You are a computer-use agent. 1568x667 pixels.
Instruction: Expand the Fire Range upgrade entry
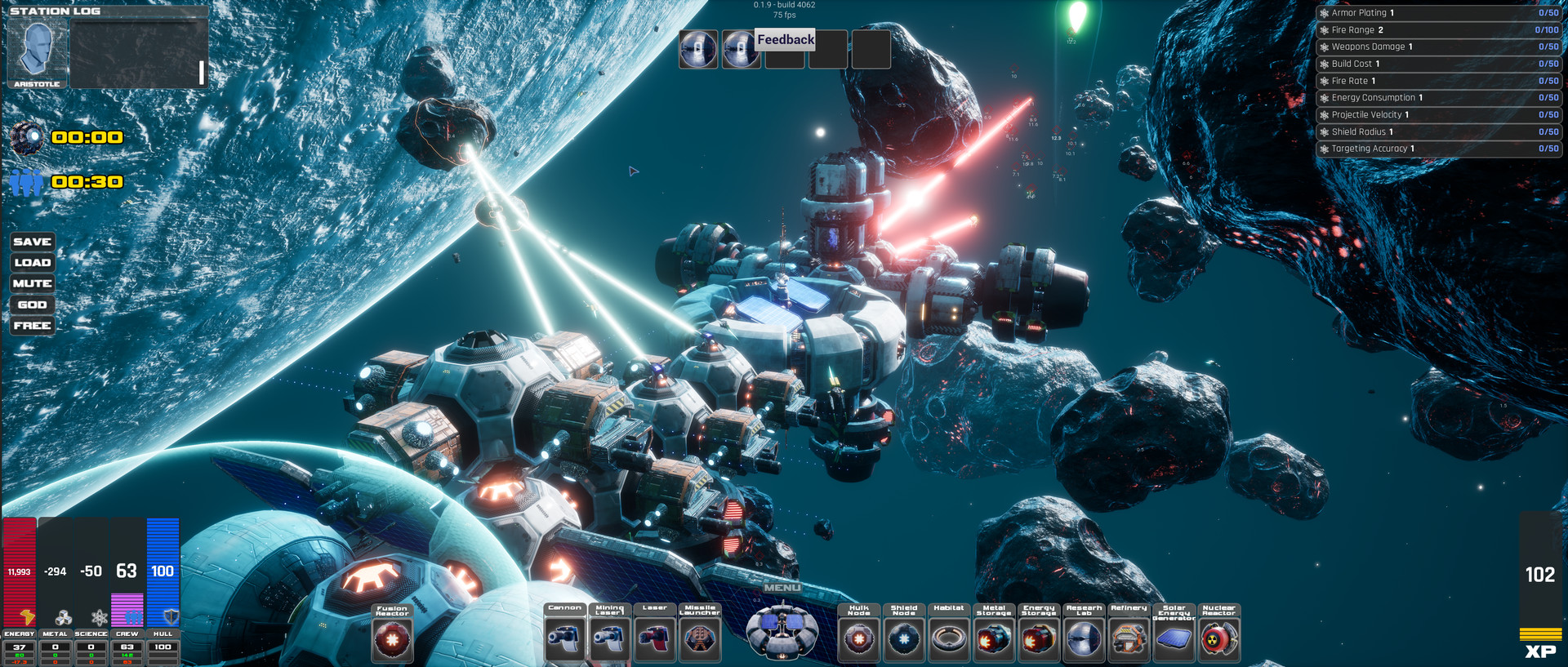tap(1437, 29)
